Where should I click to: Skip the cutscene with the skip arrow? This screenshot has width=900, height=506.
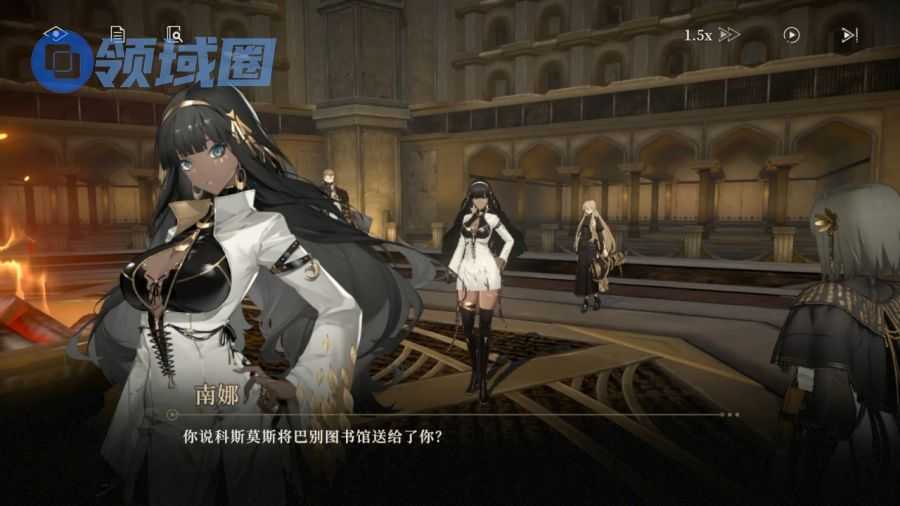[x=849, y=35]
